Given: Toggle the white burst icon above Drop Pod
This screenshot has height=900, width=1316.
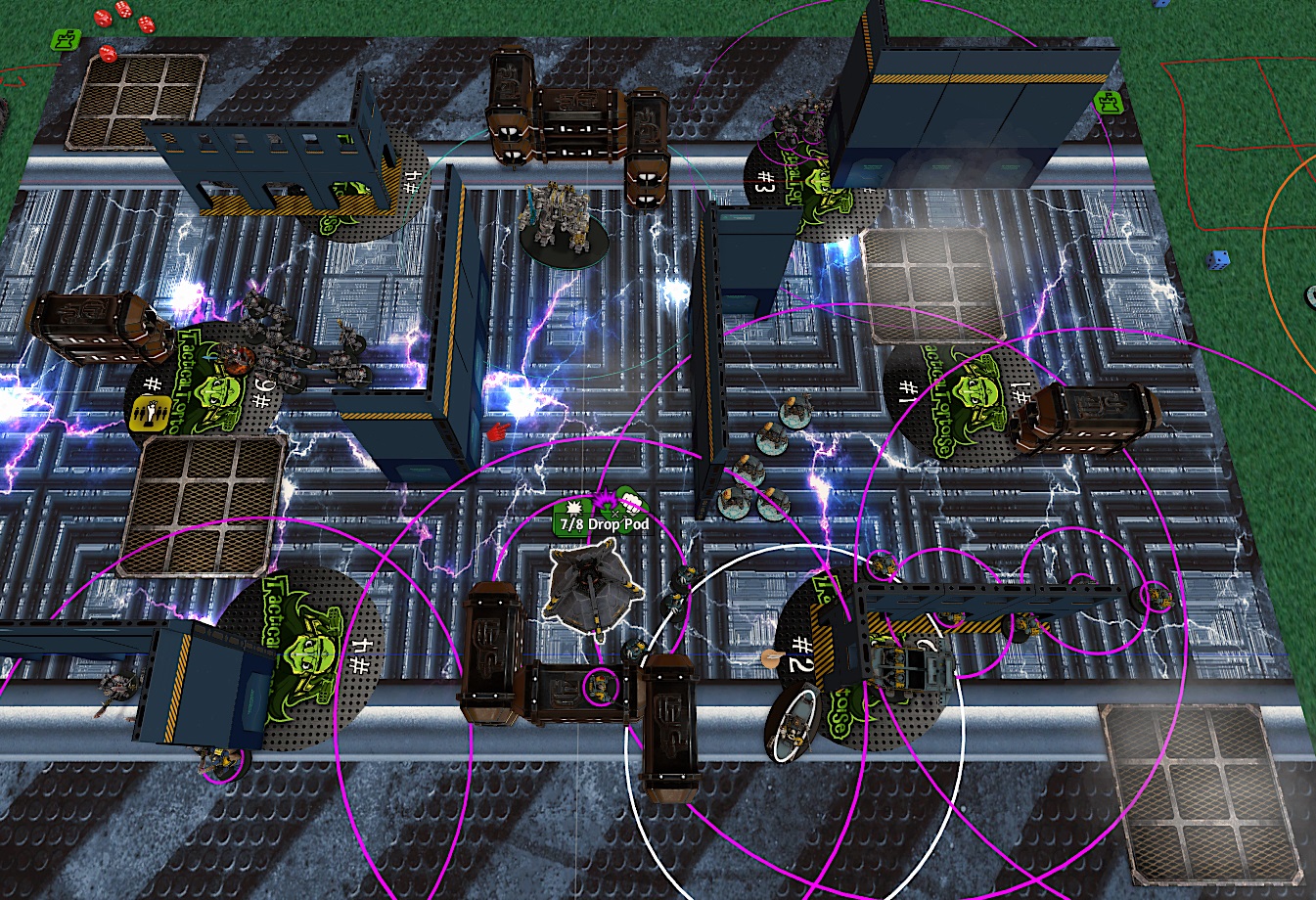Looking at the screenshot, I should [x=573, y=506].
